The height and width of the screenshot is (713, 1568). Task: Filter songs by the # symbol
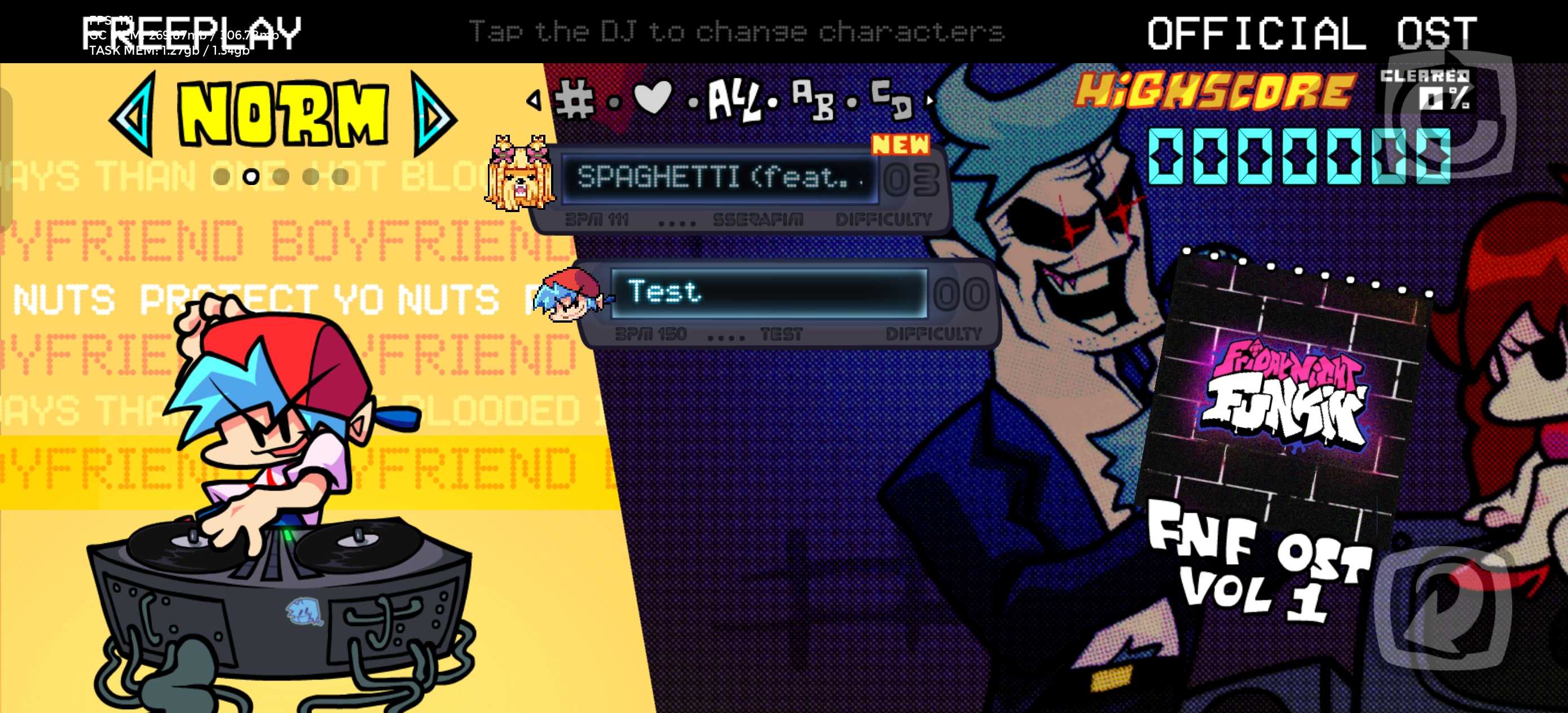click(x=574, y=99)
